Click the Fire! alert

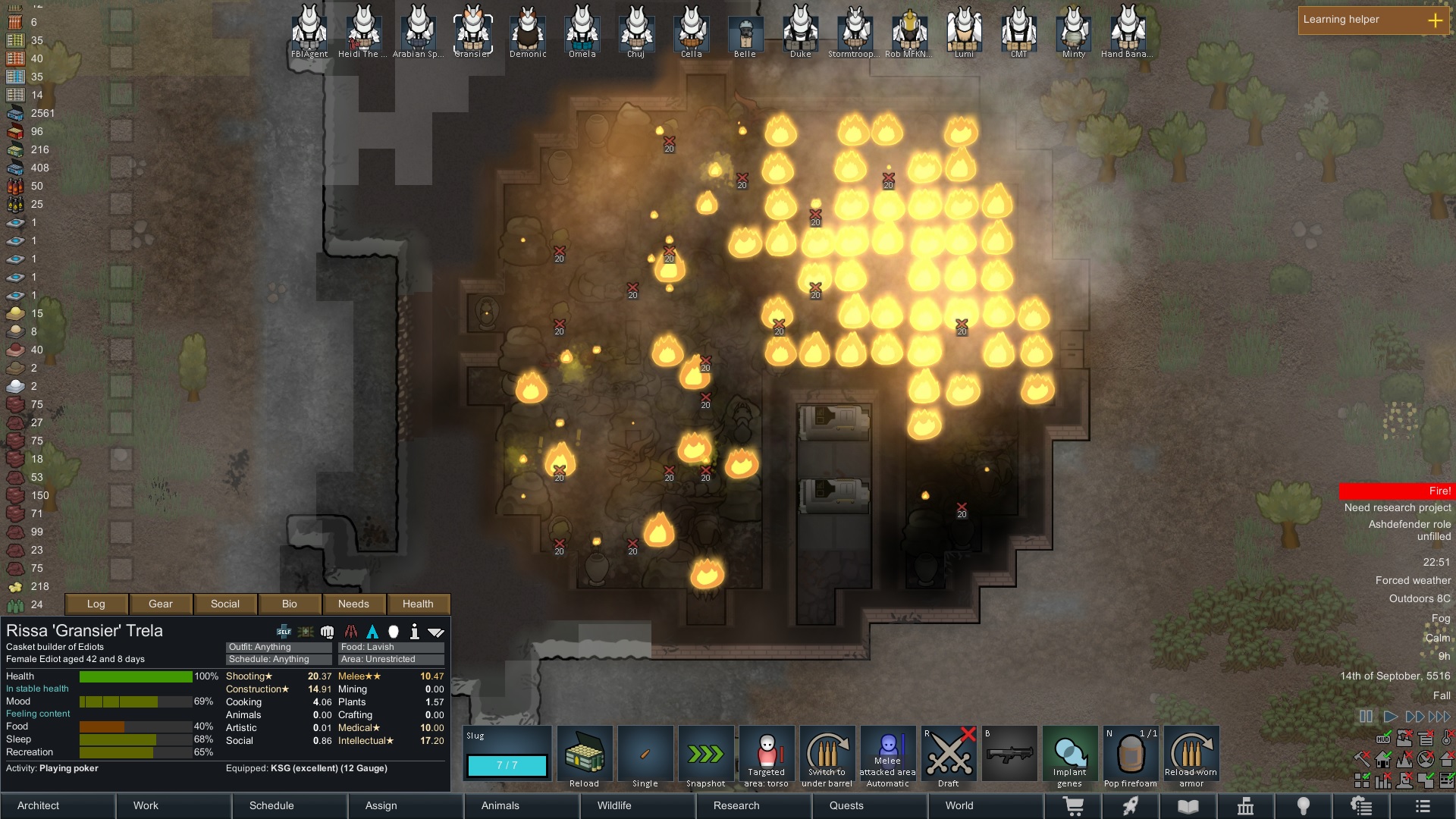[x=1396, y=491]
